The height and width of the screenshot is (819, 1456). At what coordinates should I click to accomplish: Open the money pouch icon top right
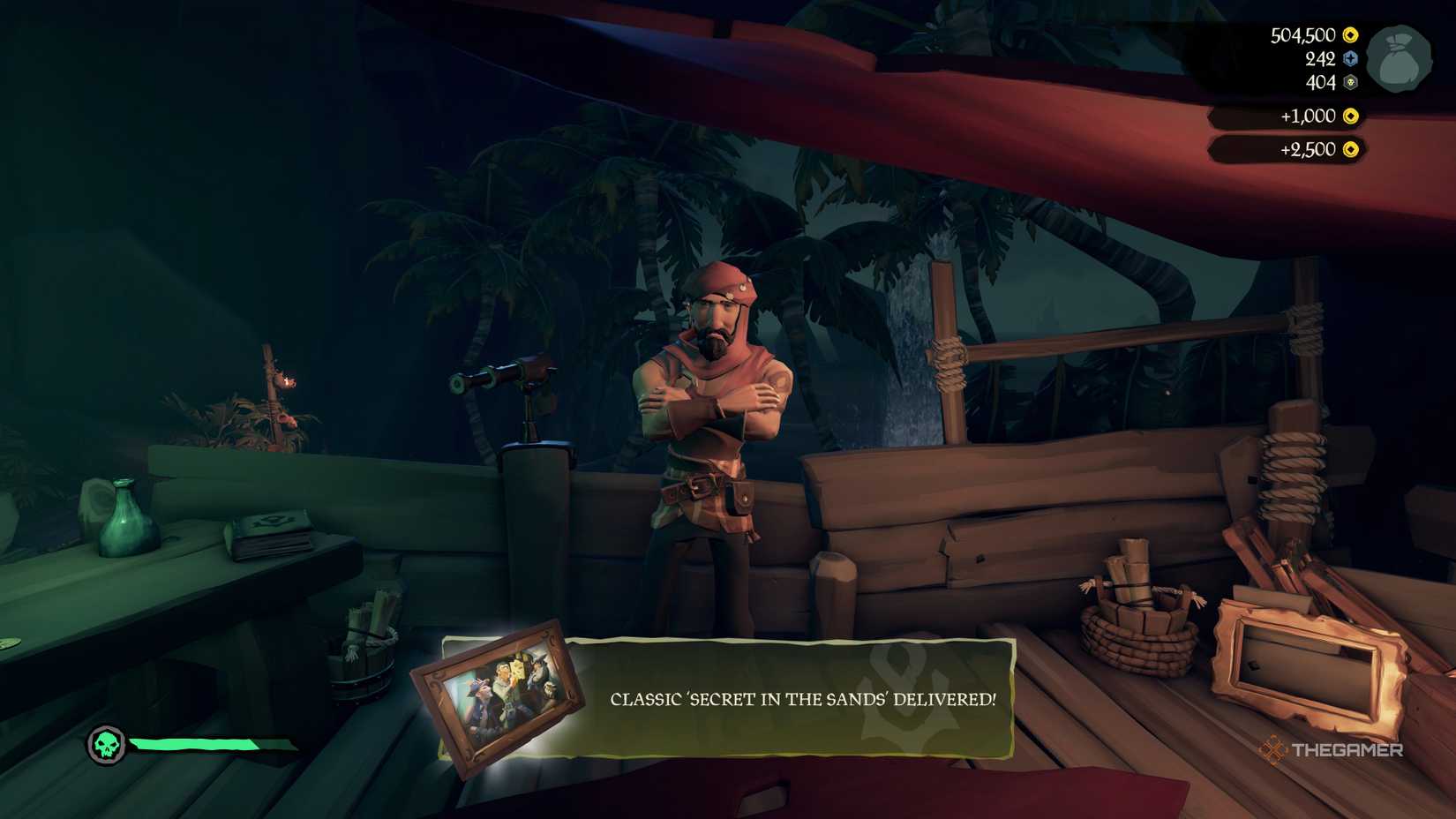pyautogui.click(x=1399, y=57)
